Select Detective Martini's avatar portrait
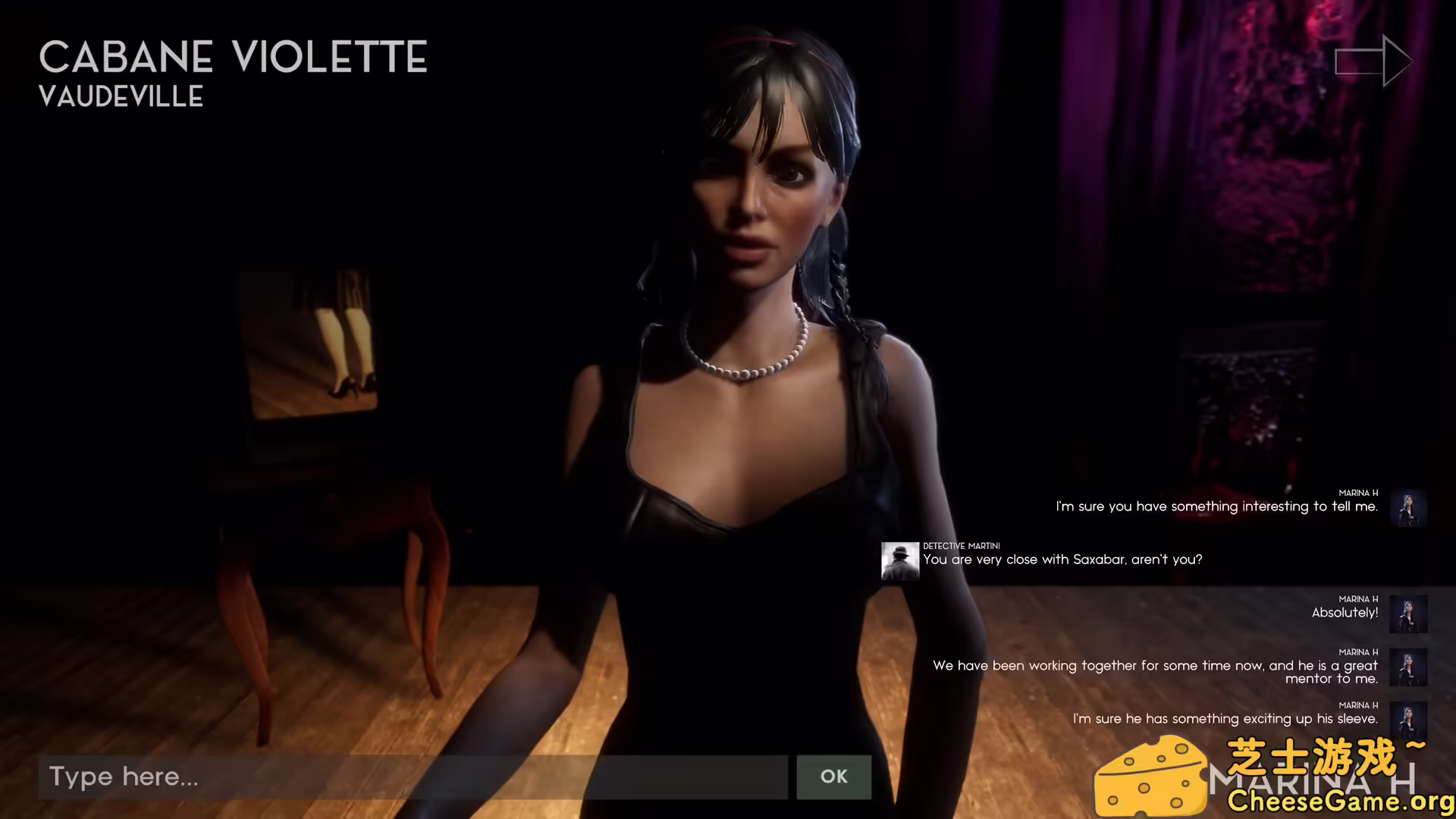 (899, 560)
